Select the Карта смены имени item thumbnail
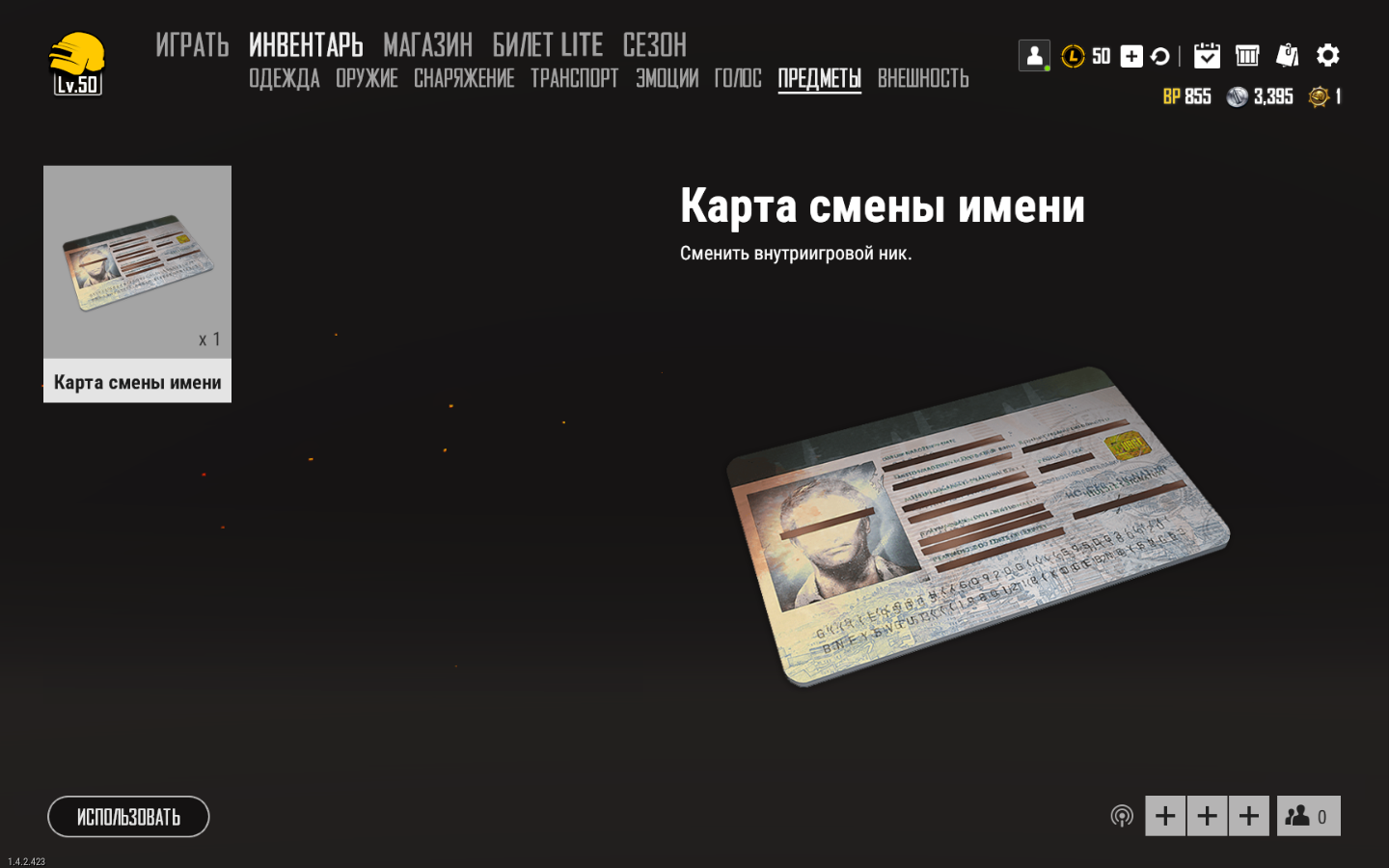 137,265
